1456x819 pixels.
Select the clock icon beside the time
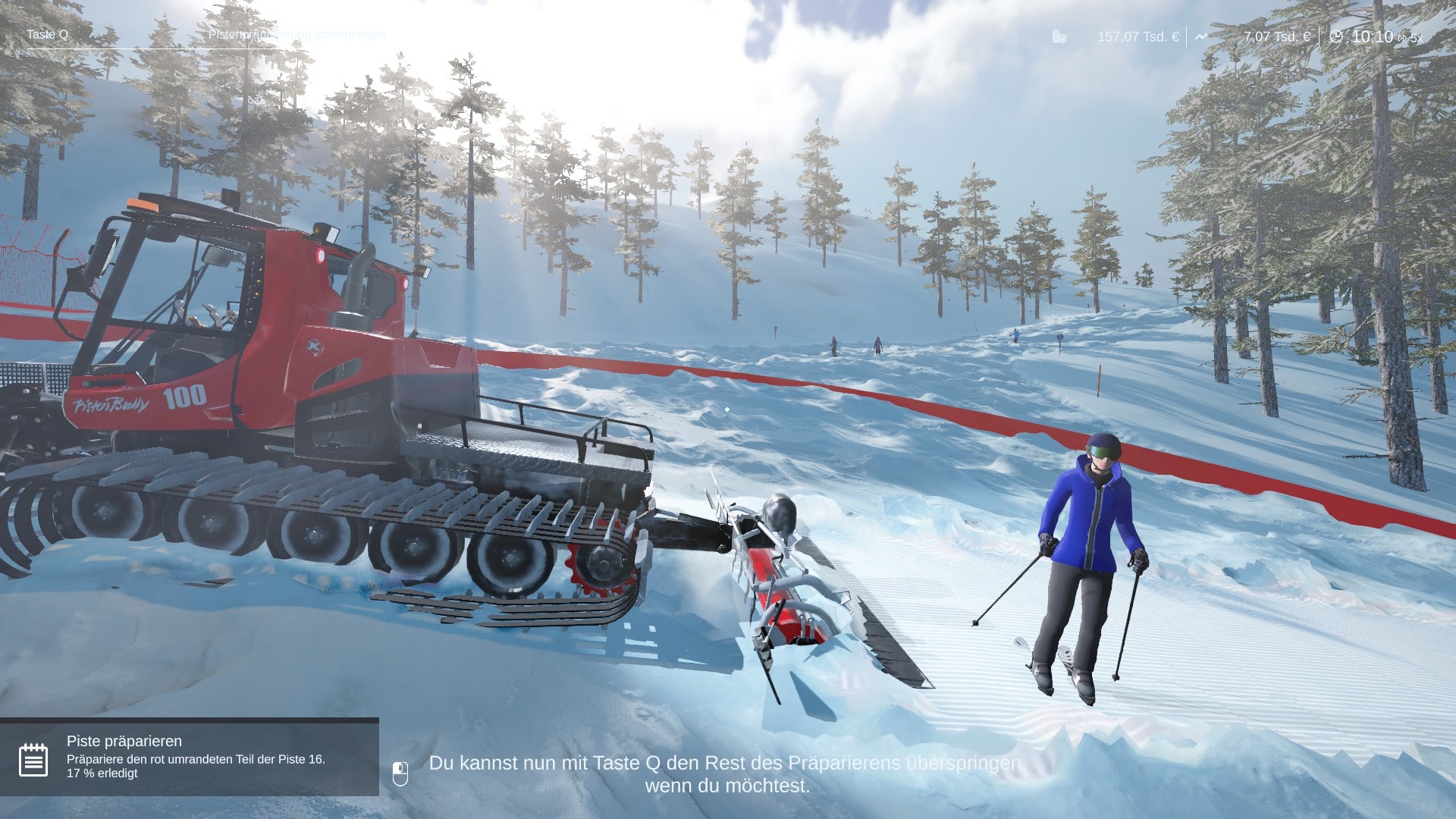click(1336, 36)
